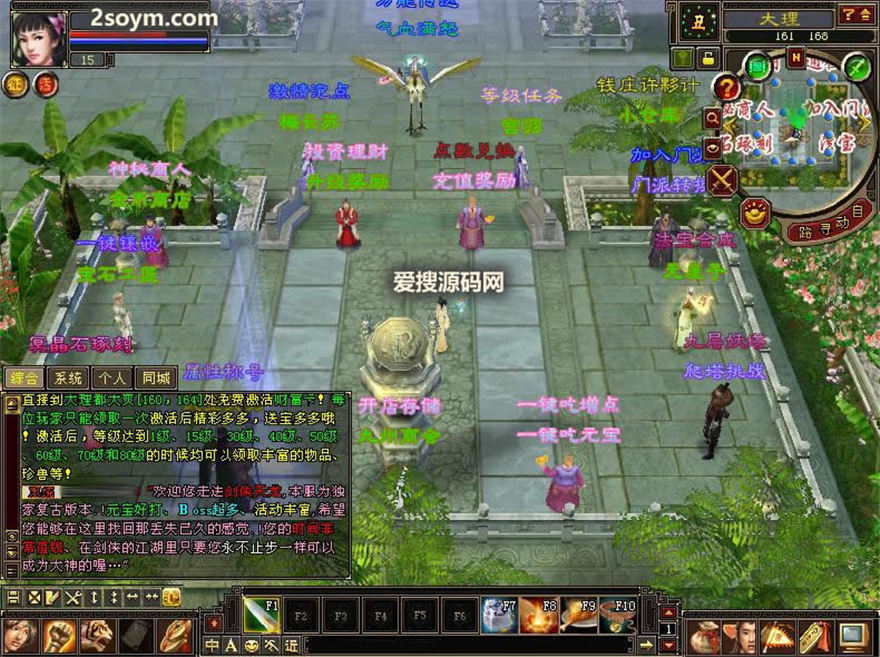Click the magnifier button beside the minimap
The height and width of the screenshot is (657, 880).
(712, 118)
